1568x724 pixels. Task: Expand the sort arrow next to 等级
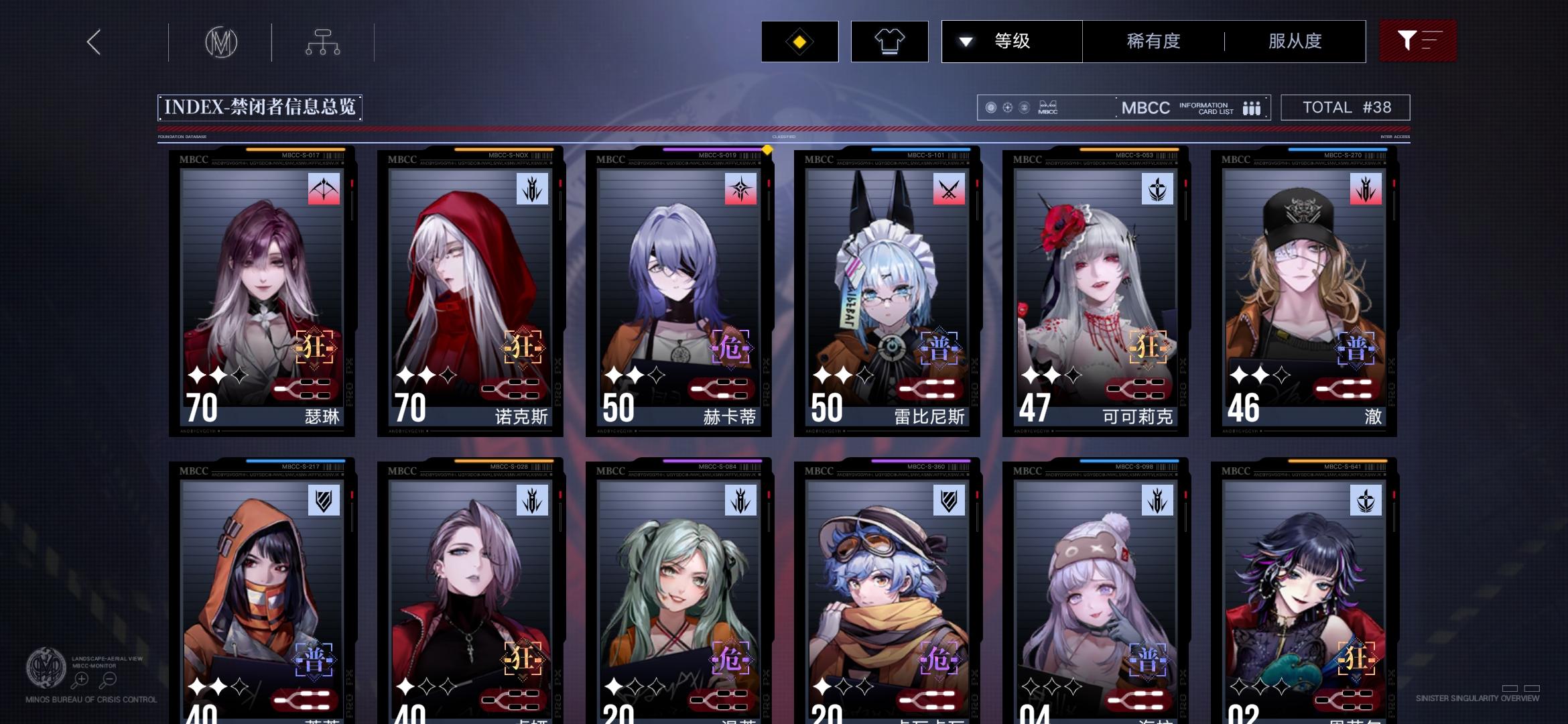tap(965, 41)
